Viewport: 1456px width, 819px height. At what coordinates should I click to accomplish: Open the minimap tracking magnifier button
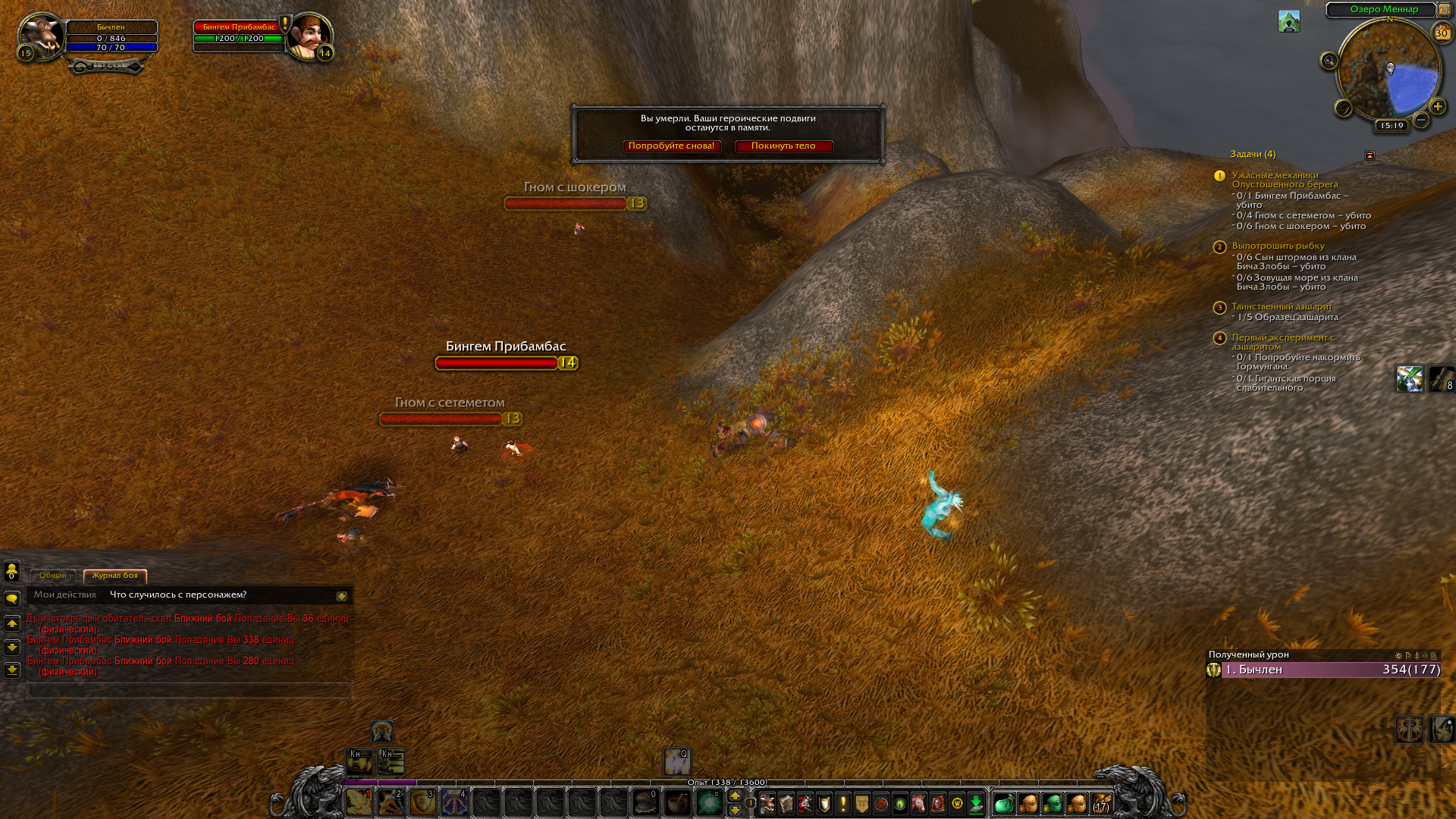click(1329, 61)
